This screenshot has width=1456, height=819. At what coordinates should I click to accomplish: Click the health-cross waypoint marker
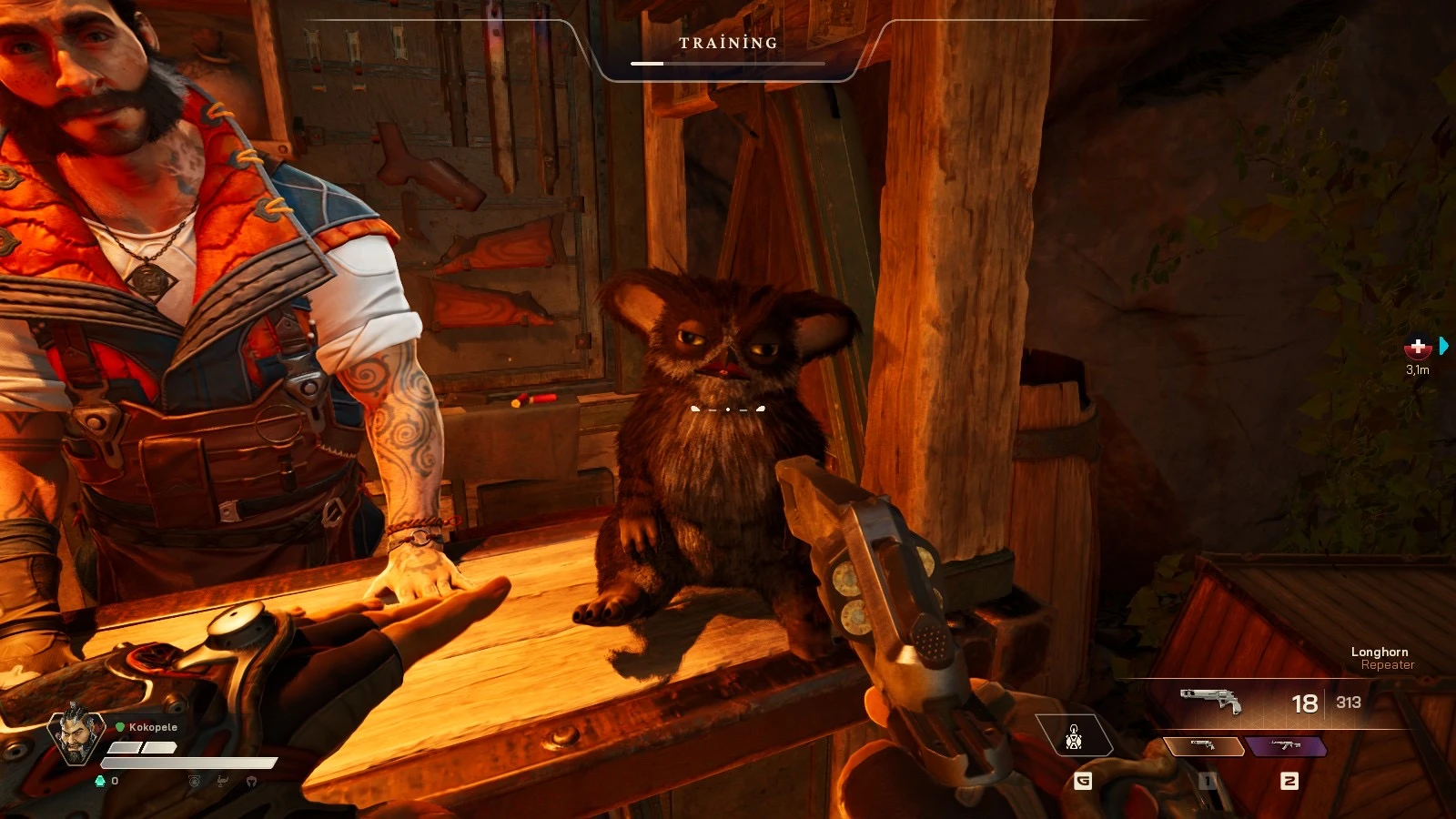[1417, 348]
